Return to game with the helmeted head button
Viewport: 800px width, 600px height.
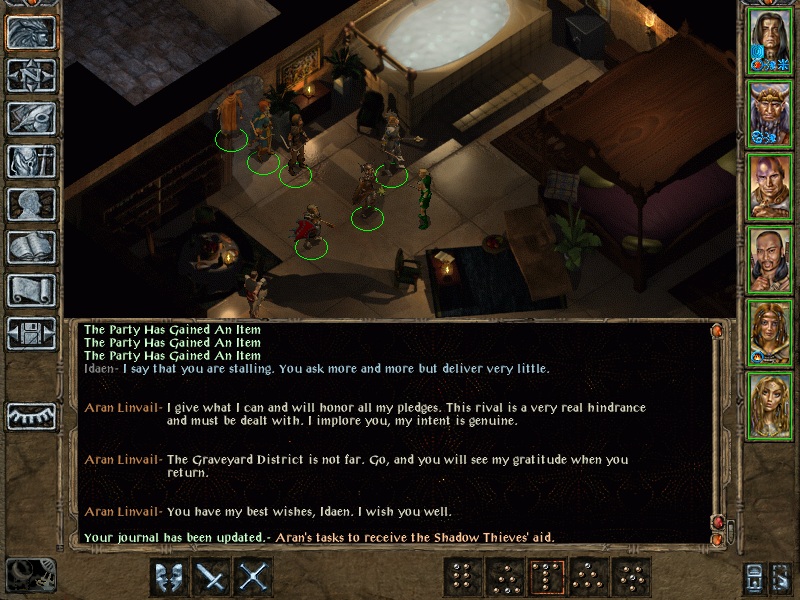click(x=31, y=32)
